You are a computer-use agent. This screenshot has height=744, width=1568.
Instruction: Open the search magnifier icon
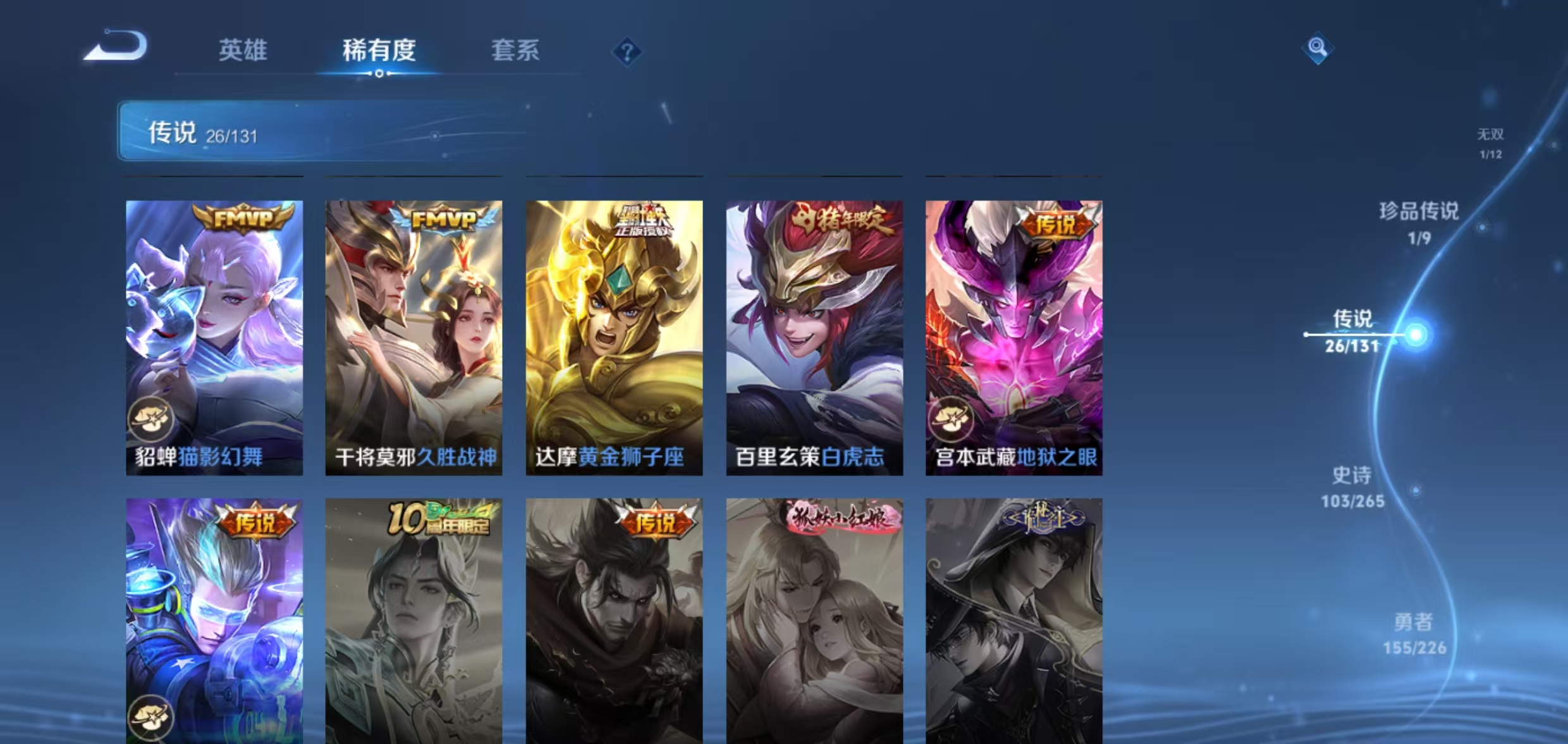coord(1316,46)
